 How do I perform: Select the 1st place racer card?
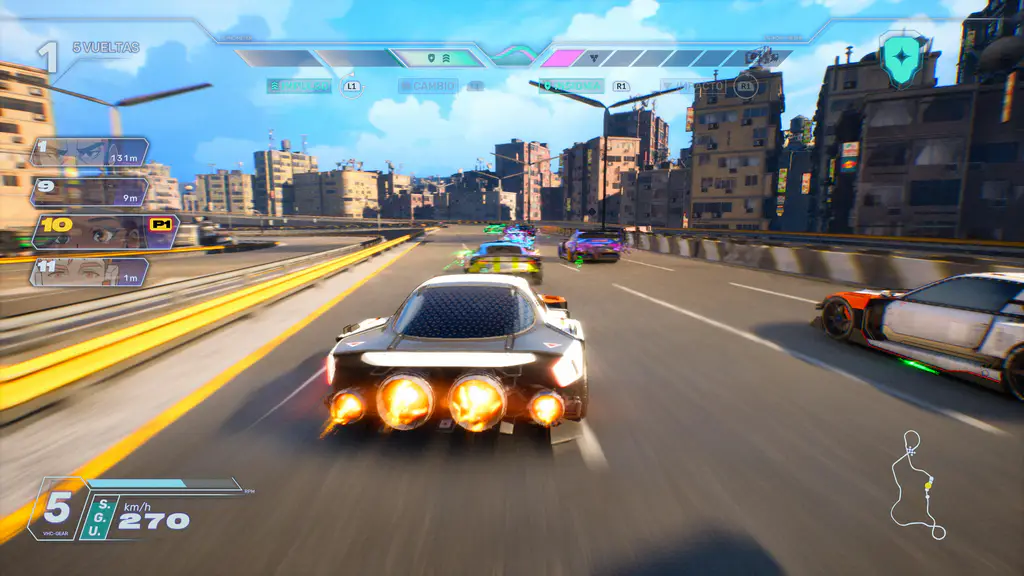click(89, 152)
